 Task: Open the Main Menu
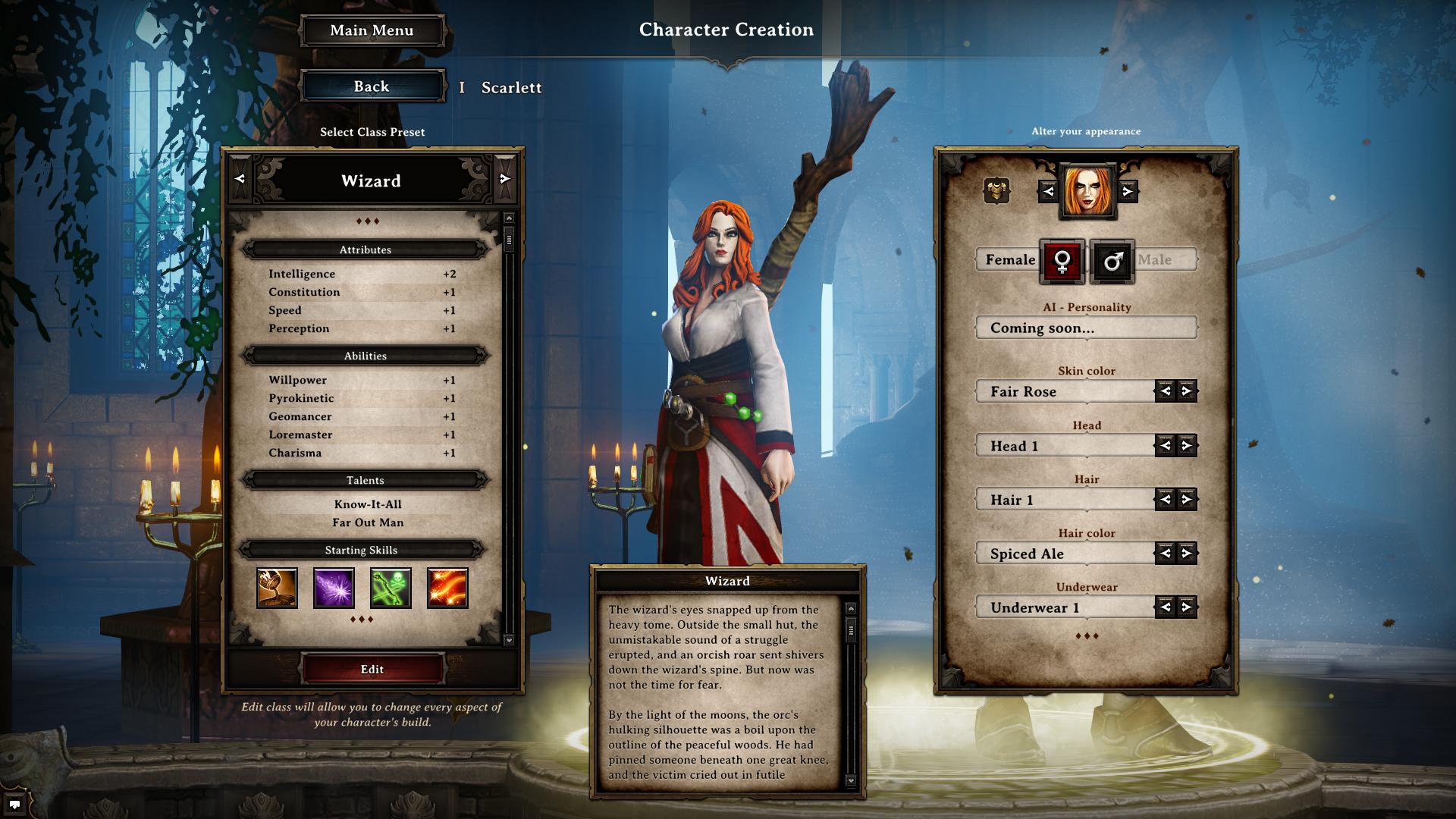point(372,30)
